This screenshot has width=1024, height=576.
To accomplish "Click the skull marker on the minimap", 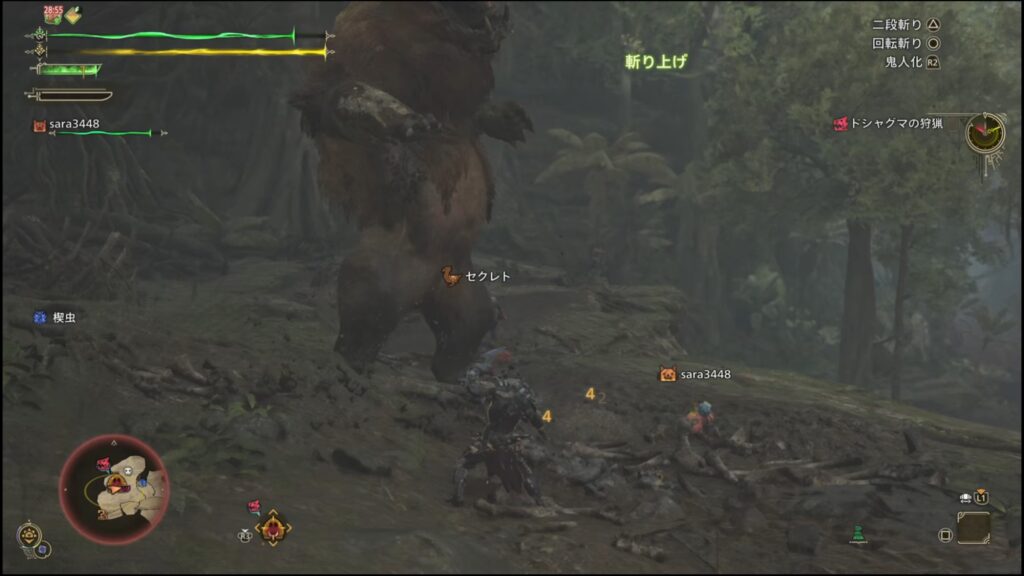I will pos(128,468).
